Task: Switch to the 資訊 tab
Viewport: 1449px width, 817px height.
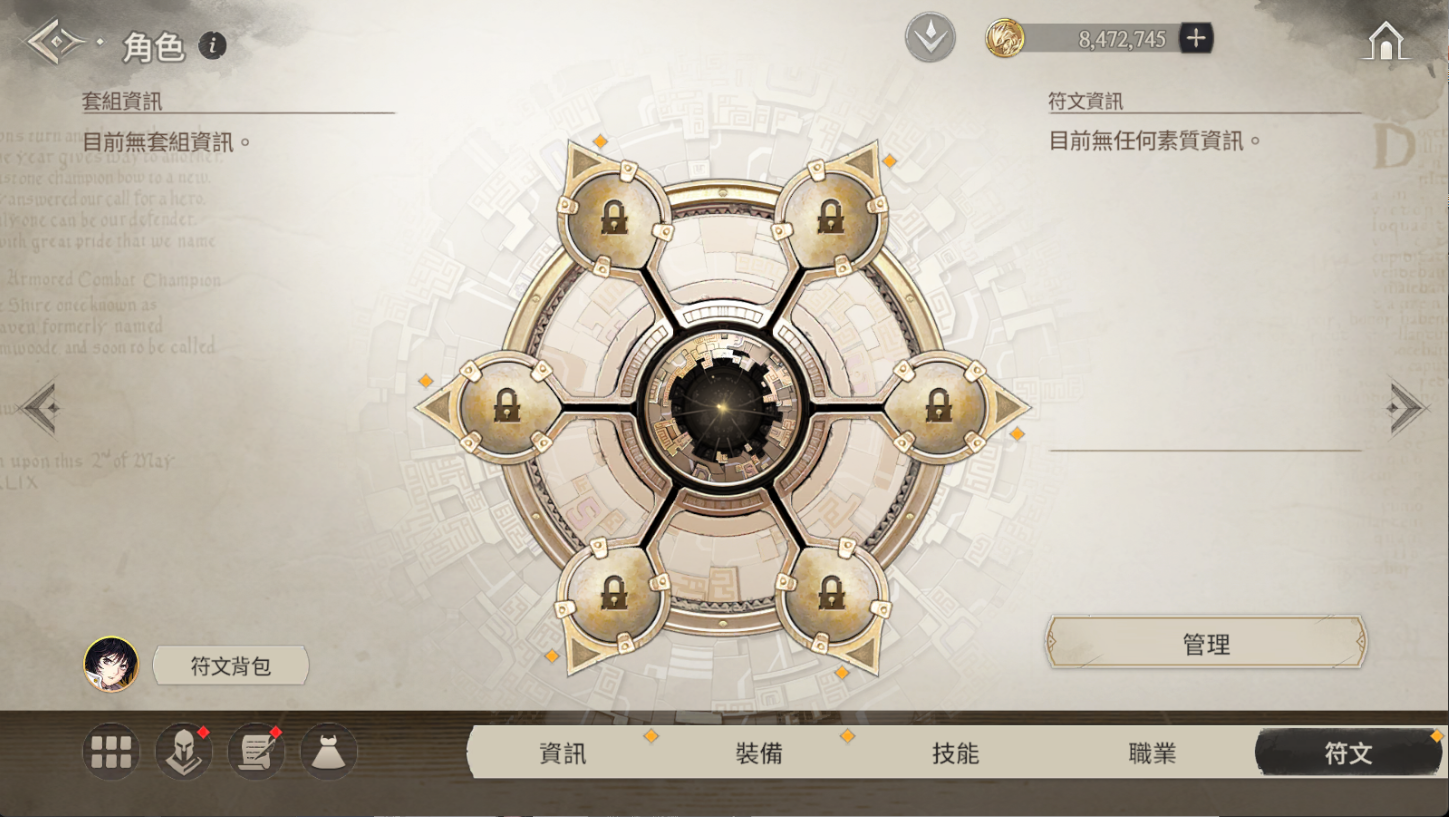Action: coord(563,754)
